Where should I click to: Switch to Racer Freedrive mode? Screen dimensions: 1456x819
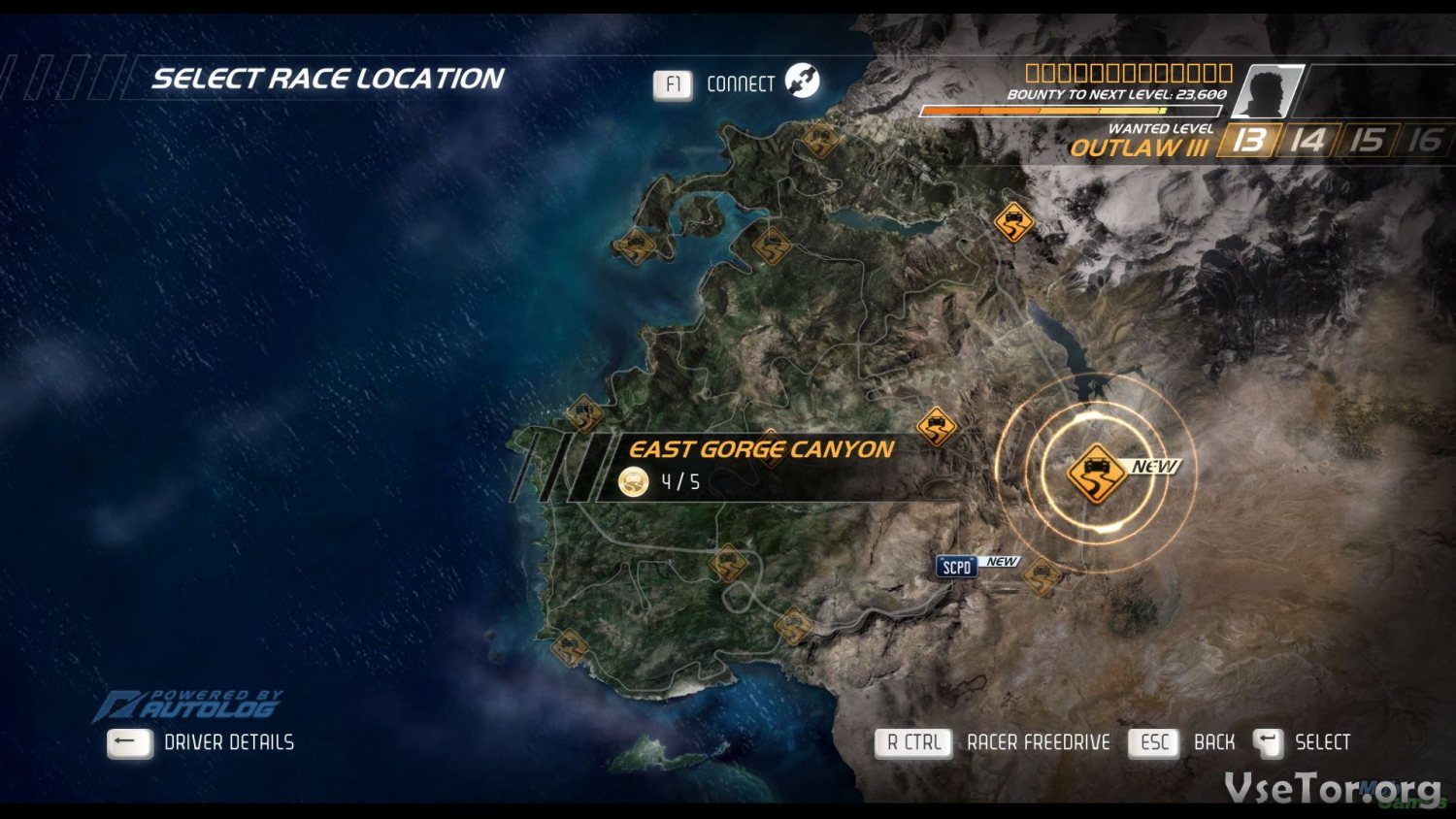click(x=1038, y=742)
